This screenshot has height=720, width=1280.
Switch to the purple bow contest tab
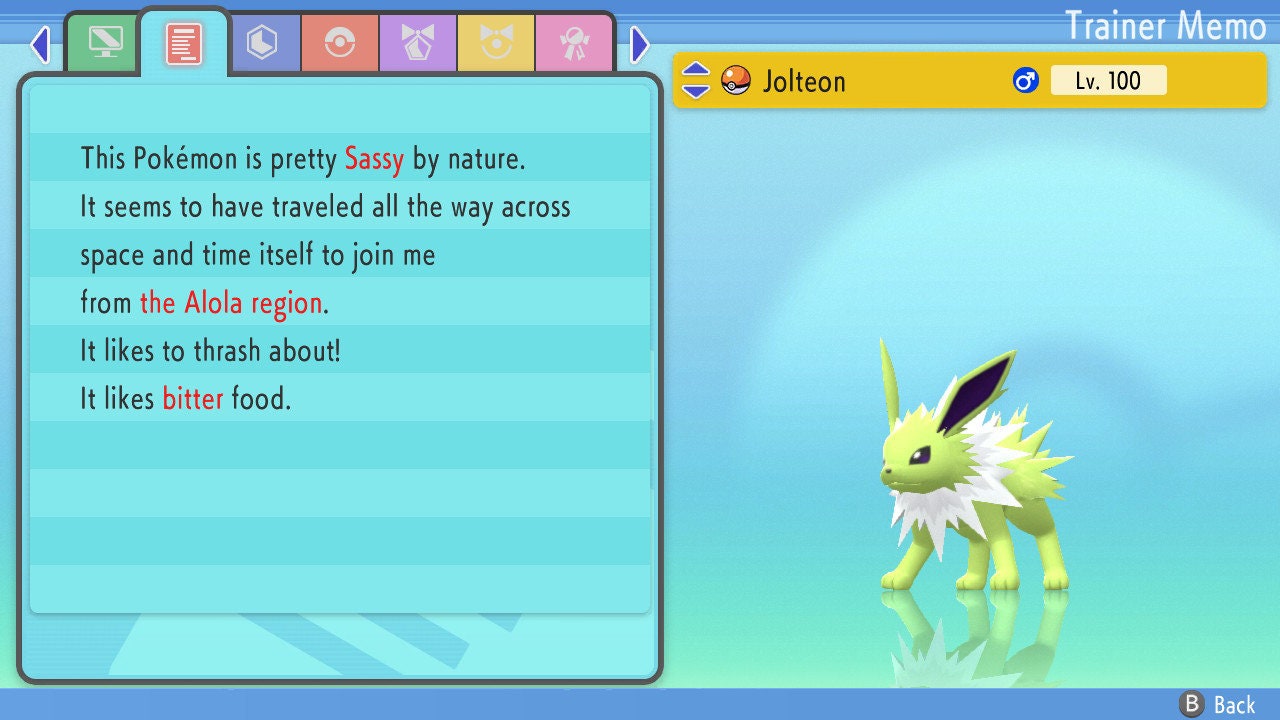point(418,43)
